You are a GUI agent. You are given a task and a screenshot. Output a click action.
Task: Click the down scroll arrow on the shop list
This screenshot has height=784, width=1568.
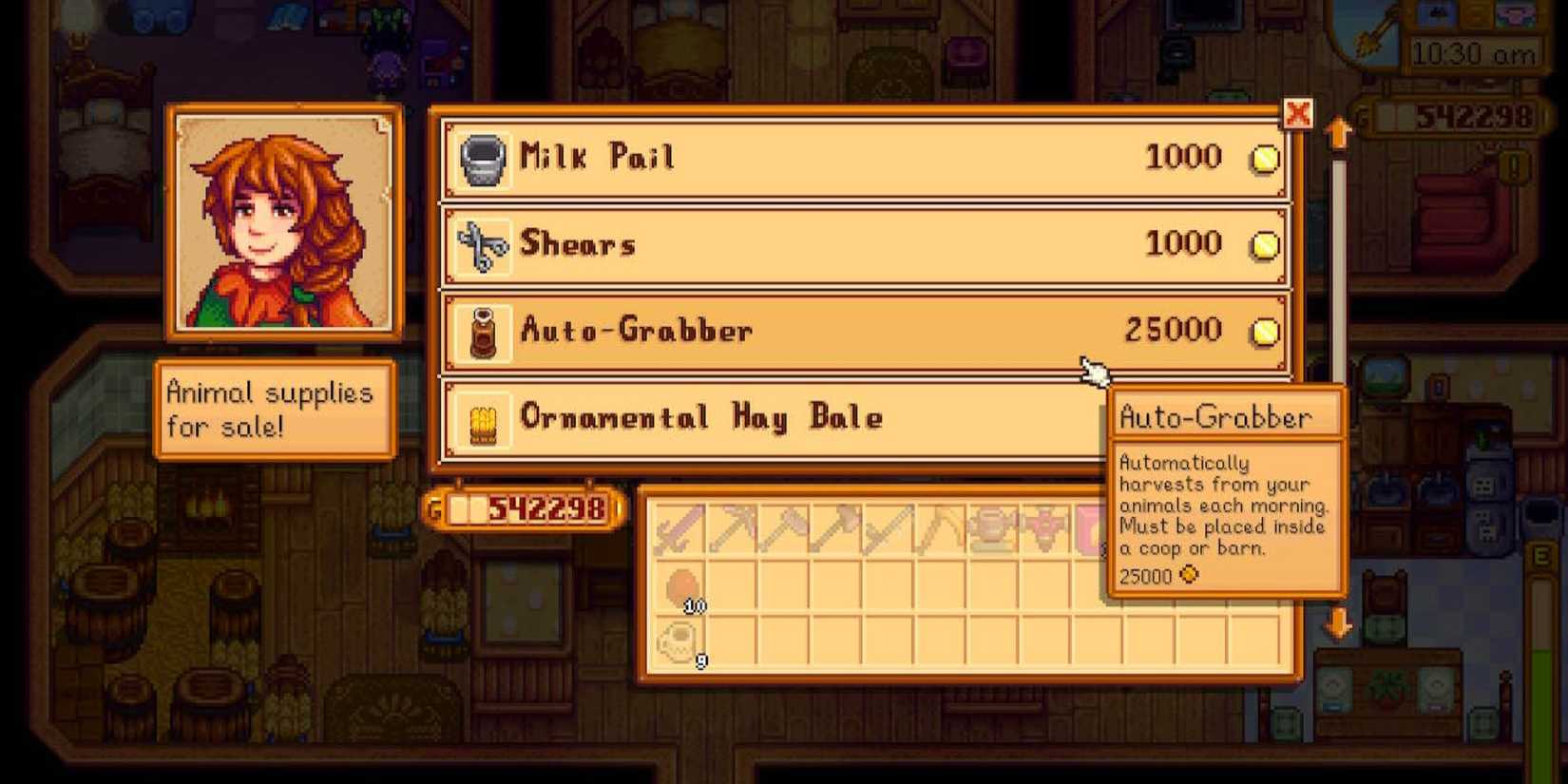[1340, 625]
